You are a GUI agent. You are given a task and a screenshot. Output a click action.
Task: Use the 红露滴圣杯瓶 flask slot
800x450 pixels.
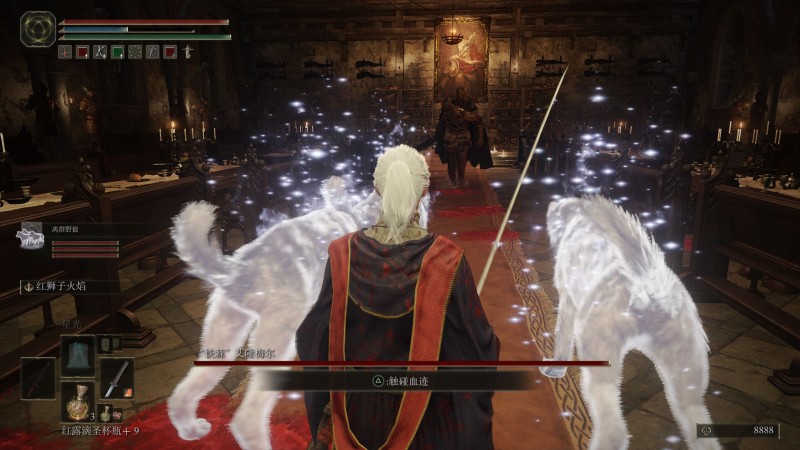click(x=77, y=401)
